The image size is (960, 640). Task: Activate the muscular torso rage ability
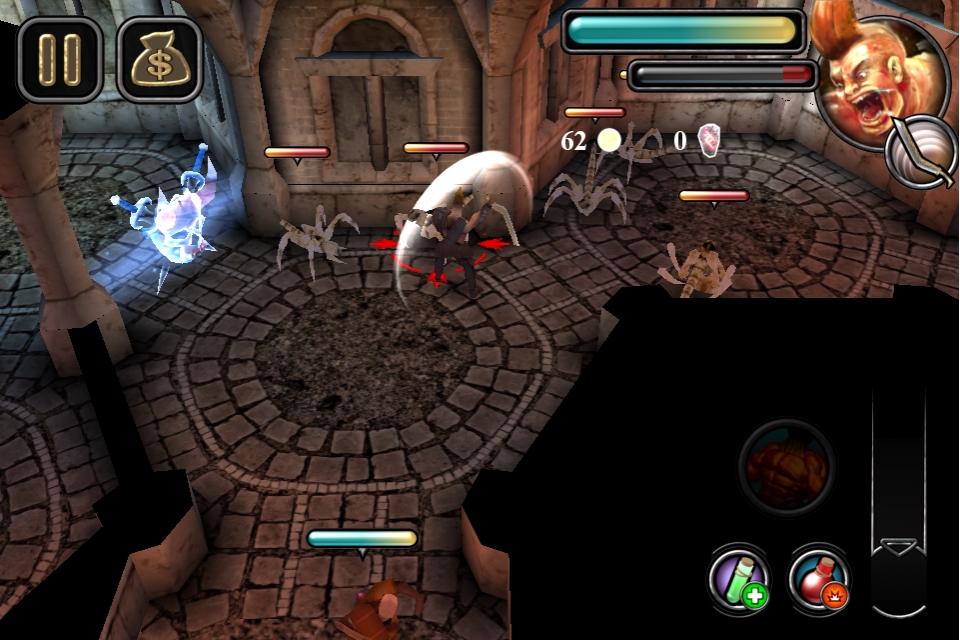(786, 467)
